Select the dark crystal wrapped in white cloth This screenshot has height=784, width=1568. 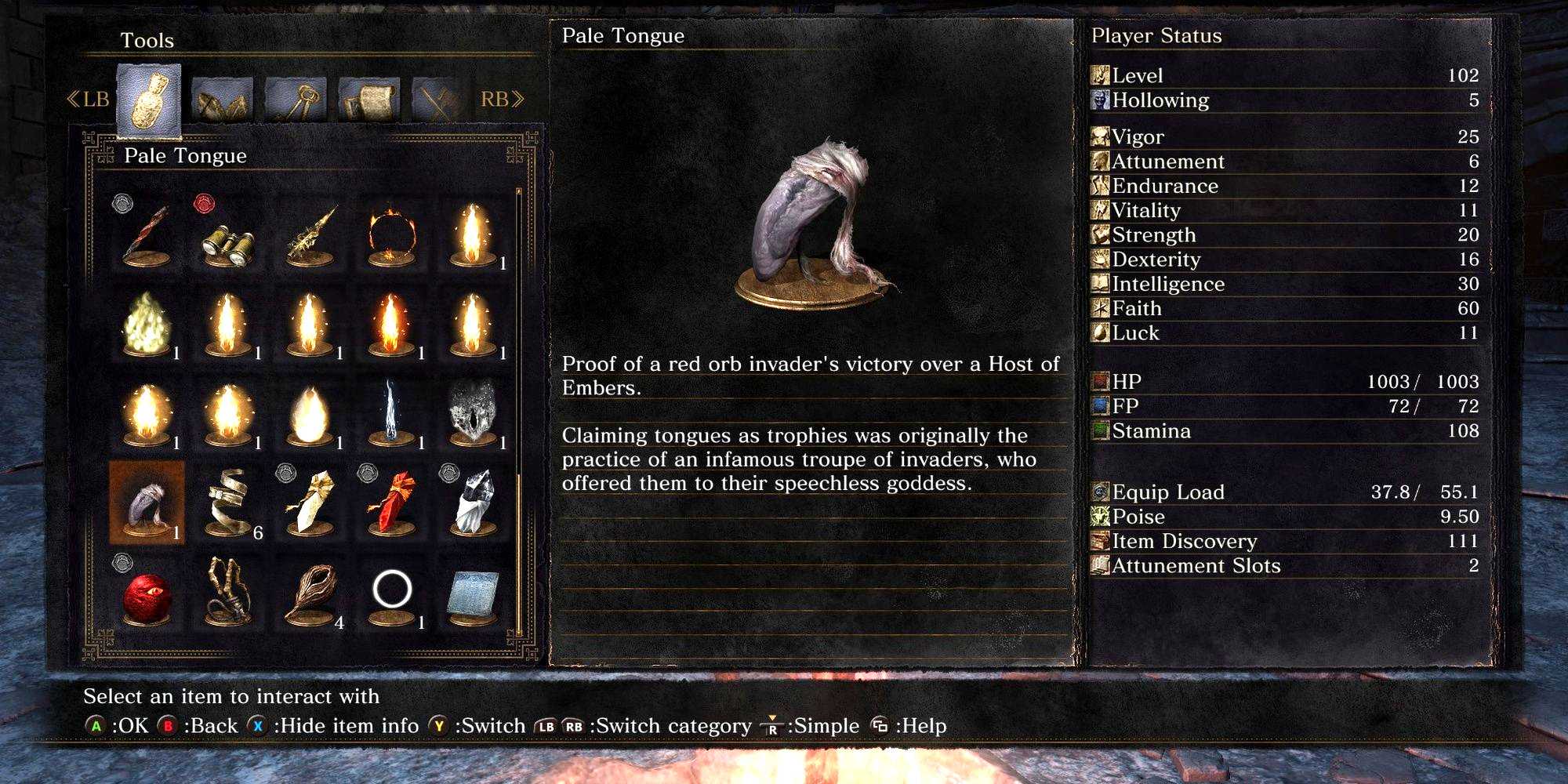(x=473, y=503)
